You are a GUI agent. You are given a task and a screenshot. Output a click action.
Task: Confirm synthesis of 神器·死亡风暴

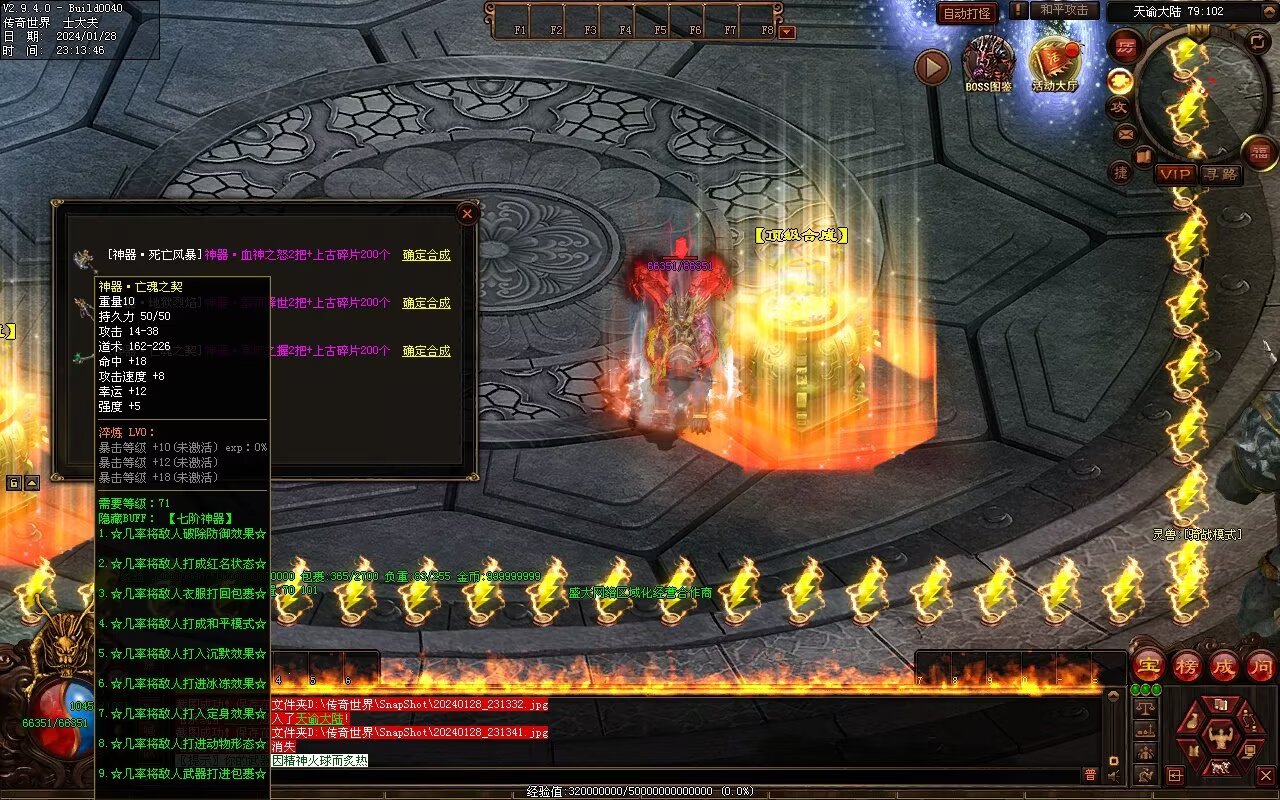click(426, 255)
